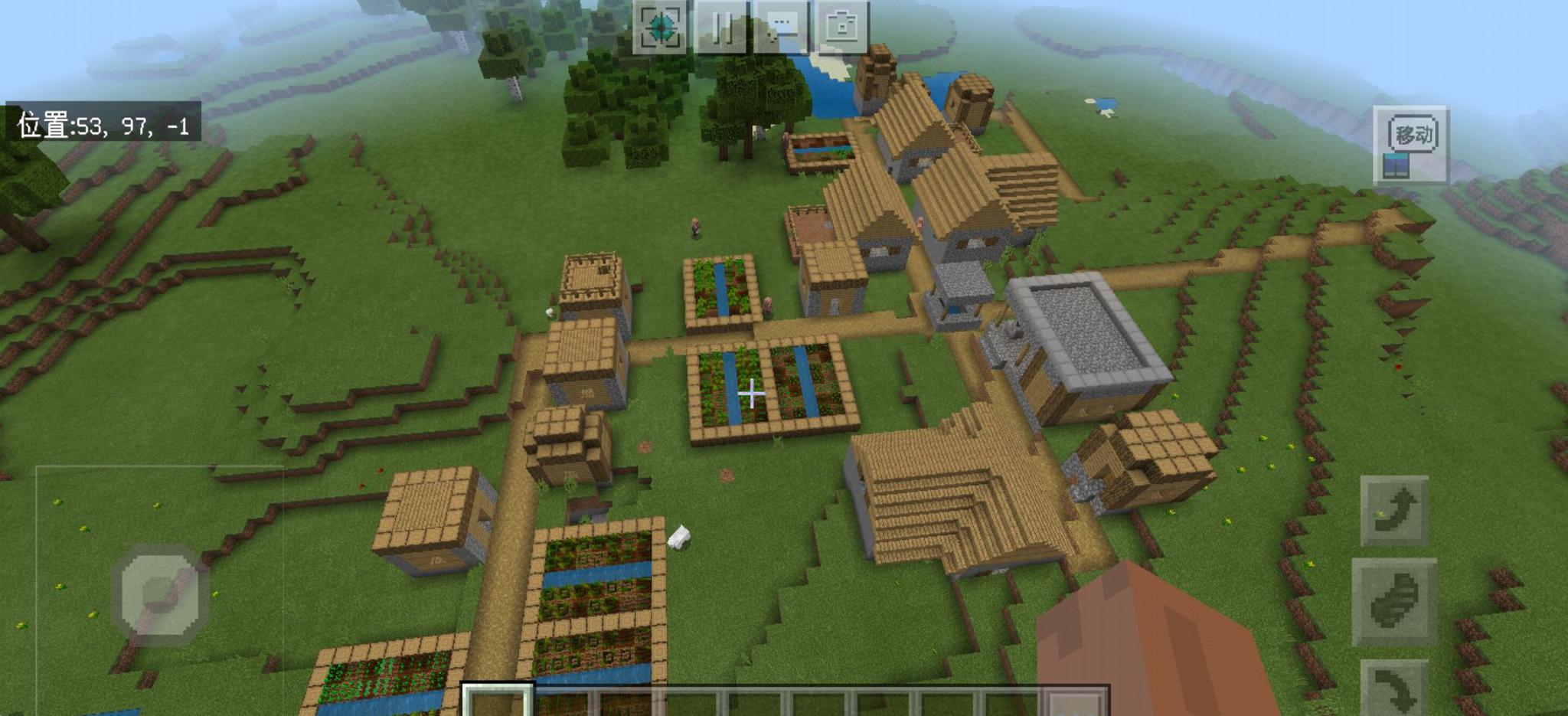Tap the 移动 move button
1568x716 pixels.
tap(1411, 145)
